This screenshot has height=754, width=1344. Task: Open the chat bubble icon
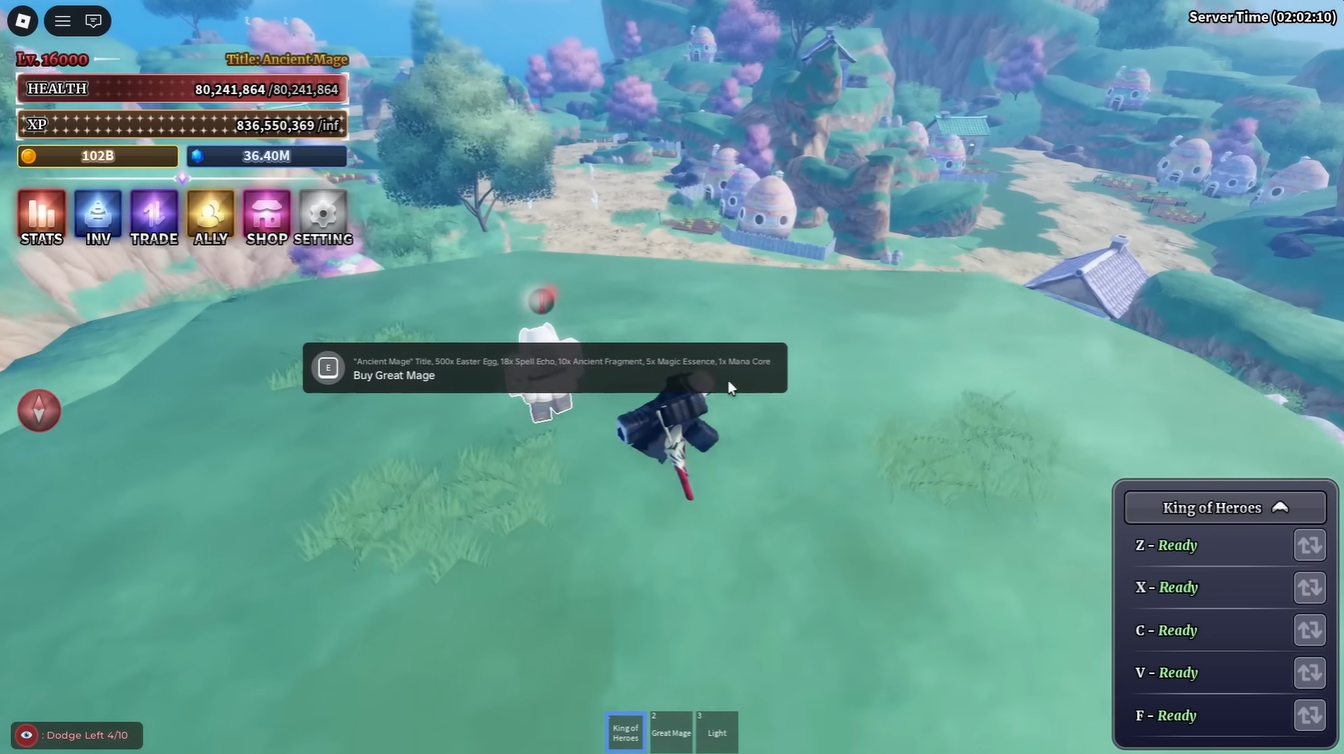(x=93, y=20)
